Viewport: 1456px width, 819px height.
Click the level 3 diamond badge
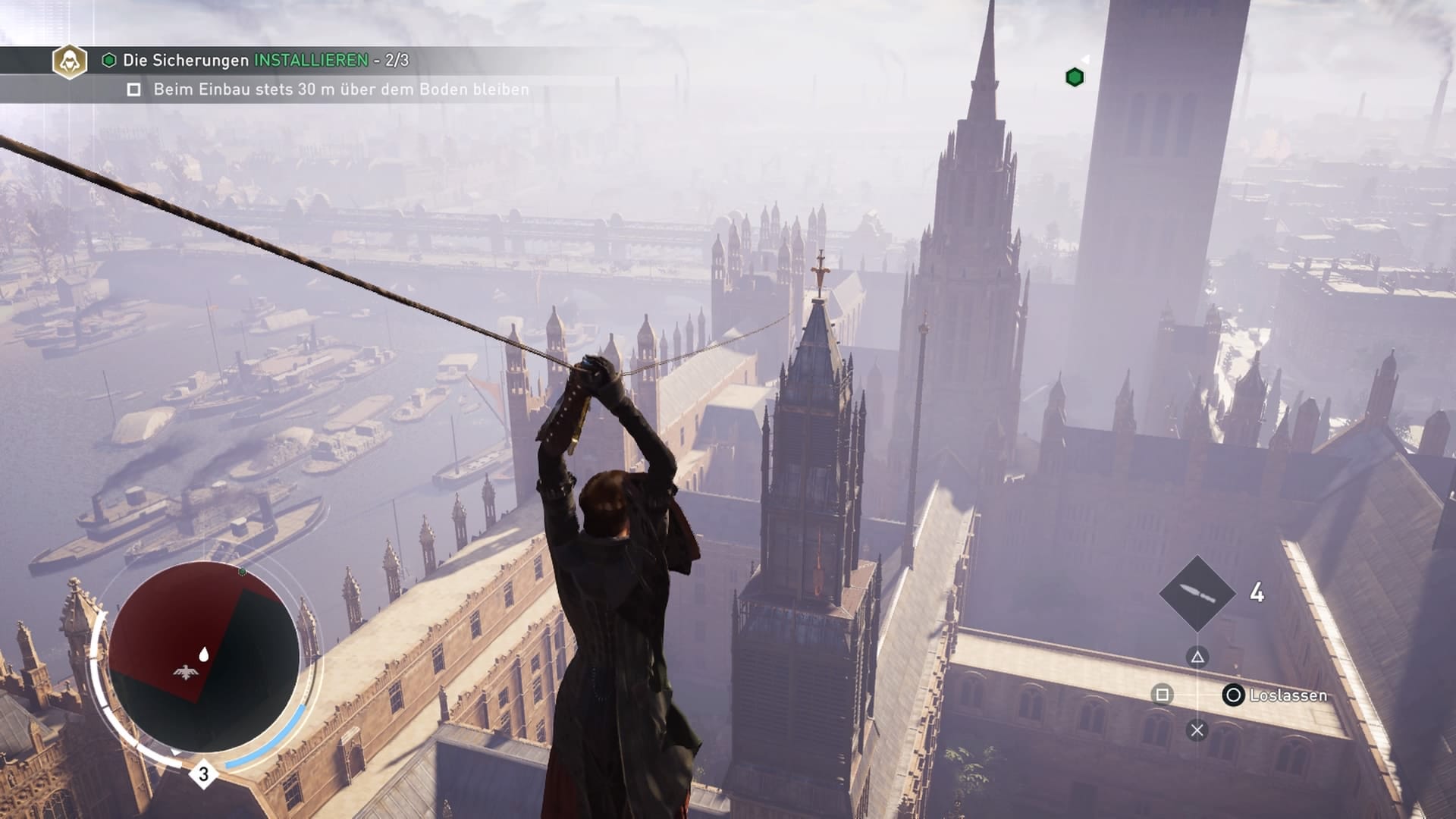pyautogui.click(x=203, y=774)
